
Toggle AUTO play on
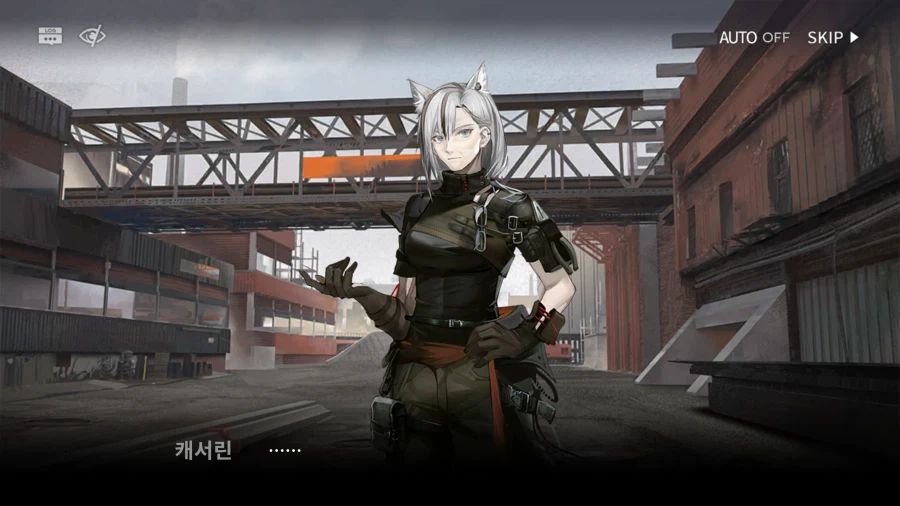754,37
